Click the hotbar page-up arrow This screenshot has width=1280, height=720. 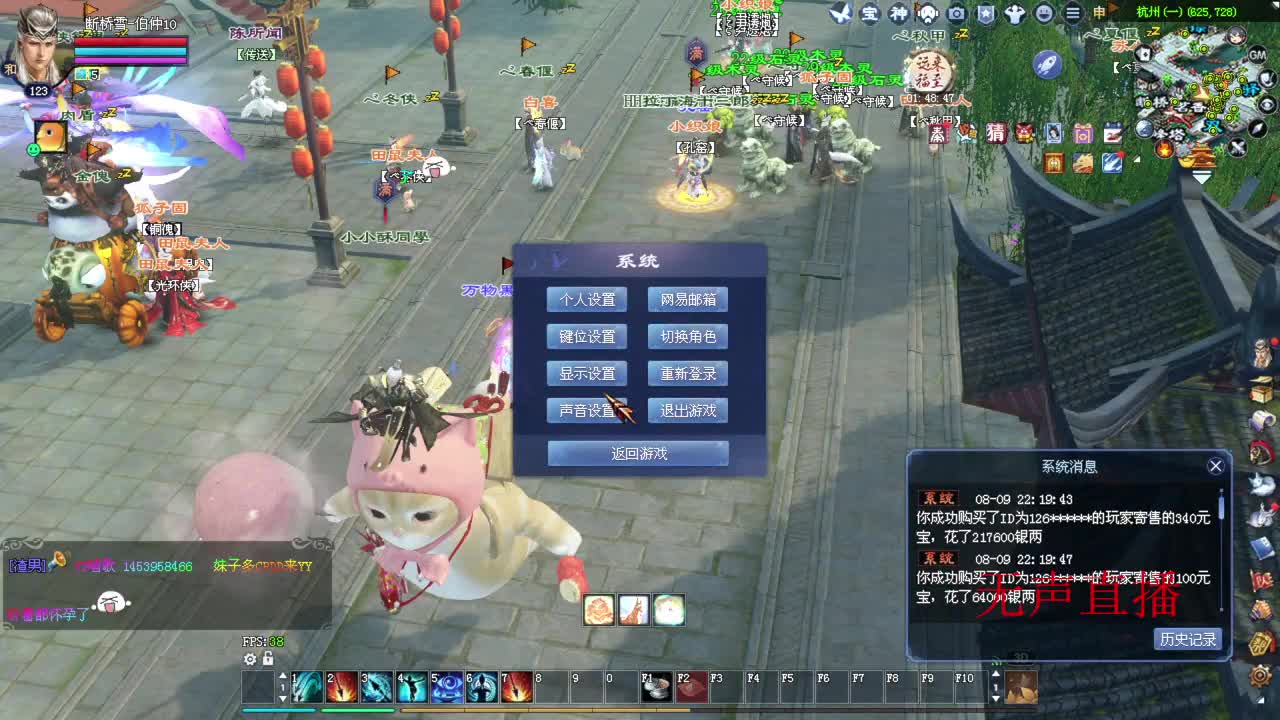tap(281, 675)
